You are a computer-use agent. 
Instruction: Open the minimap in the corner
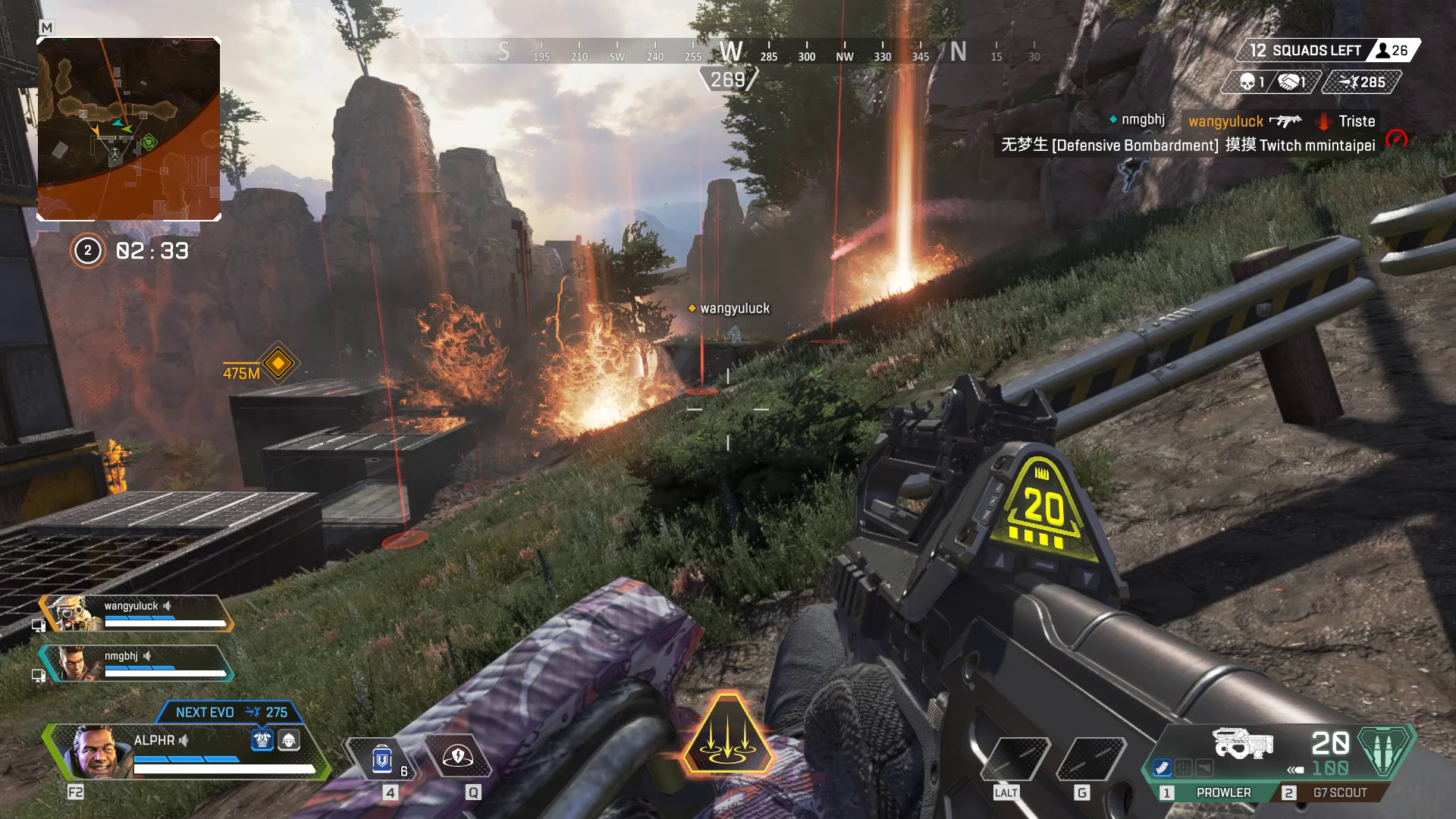point(129,129)
